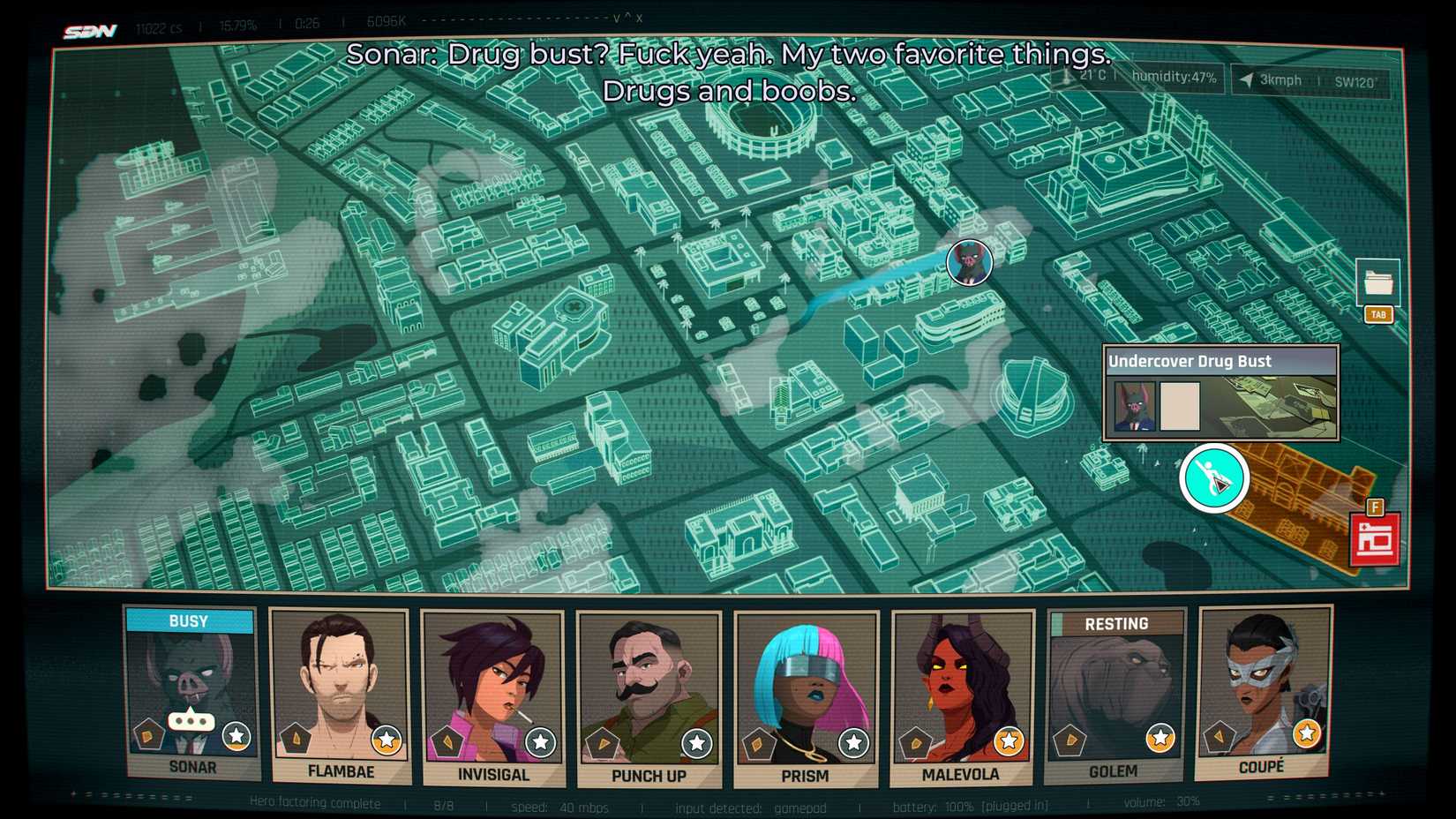The width and height of the screenshot is (1456, 819).
Task: Click the Undercover Drug Bust title bar
Action: point(1222,361)
